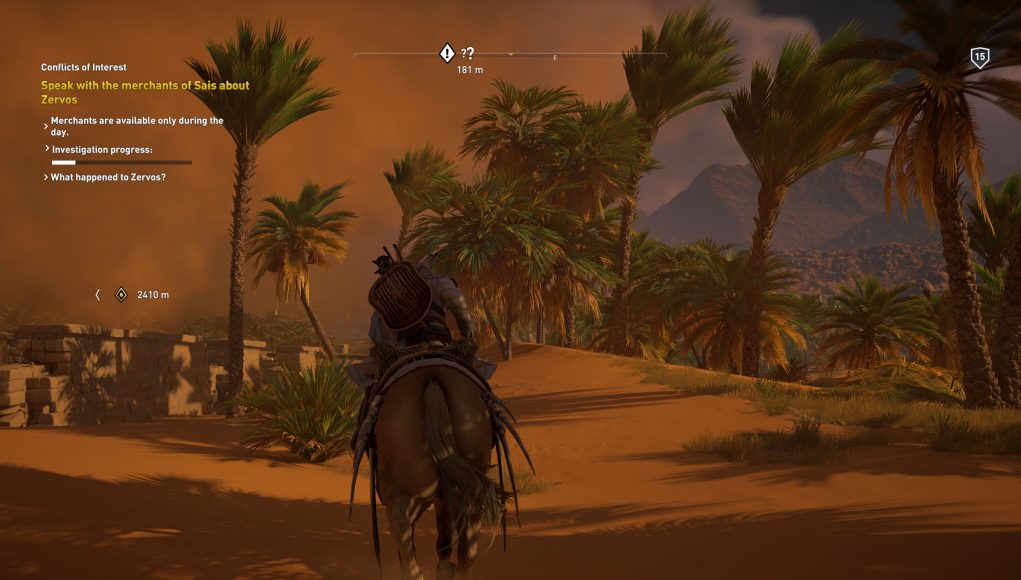1021x580 pixels.
Task: Click the level 15 shield badge
Action: [980, 57]
